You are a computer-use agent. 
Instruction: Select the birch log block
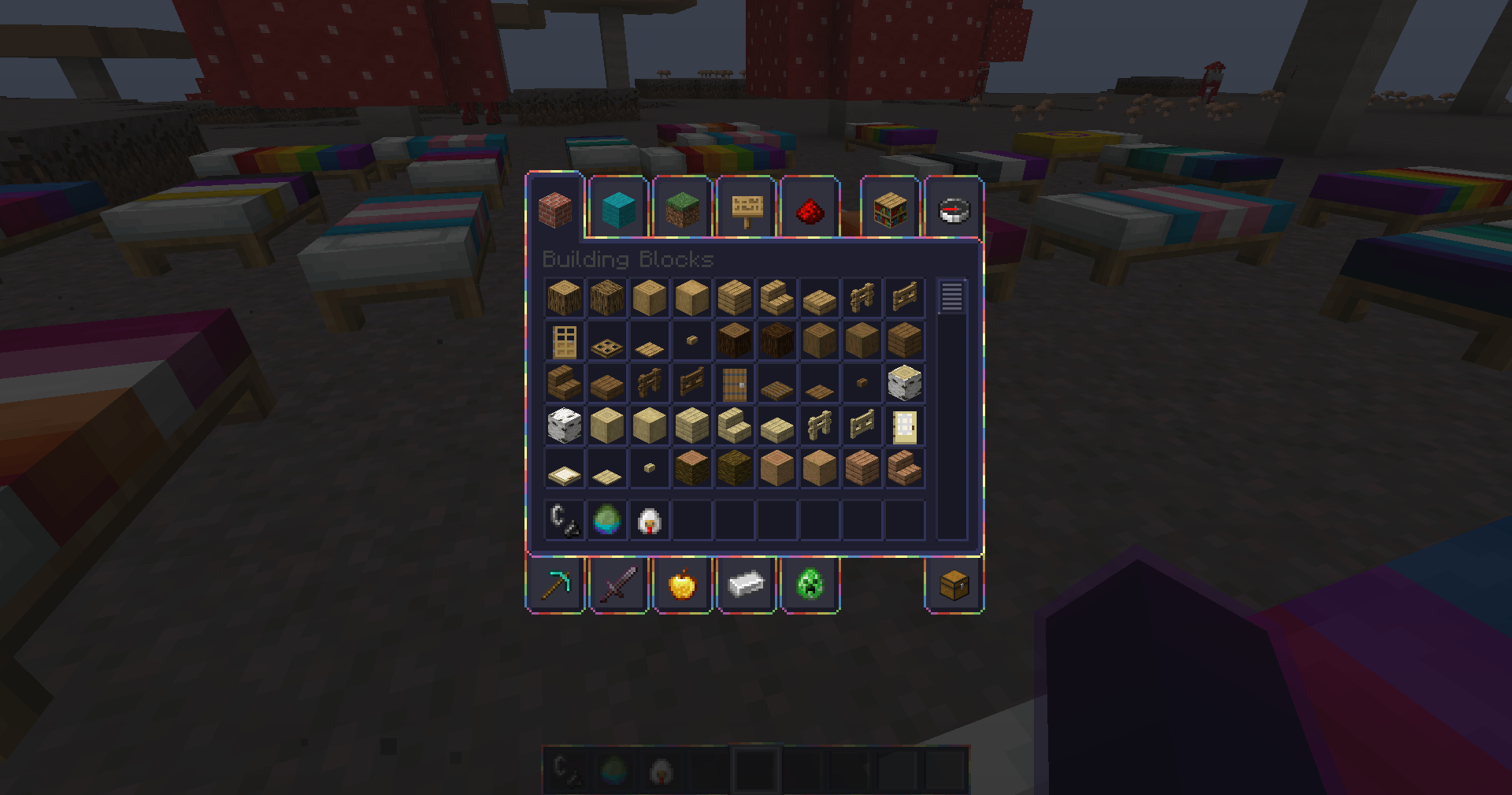pyautogui.click(x=904, y=383)
